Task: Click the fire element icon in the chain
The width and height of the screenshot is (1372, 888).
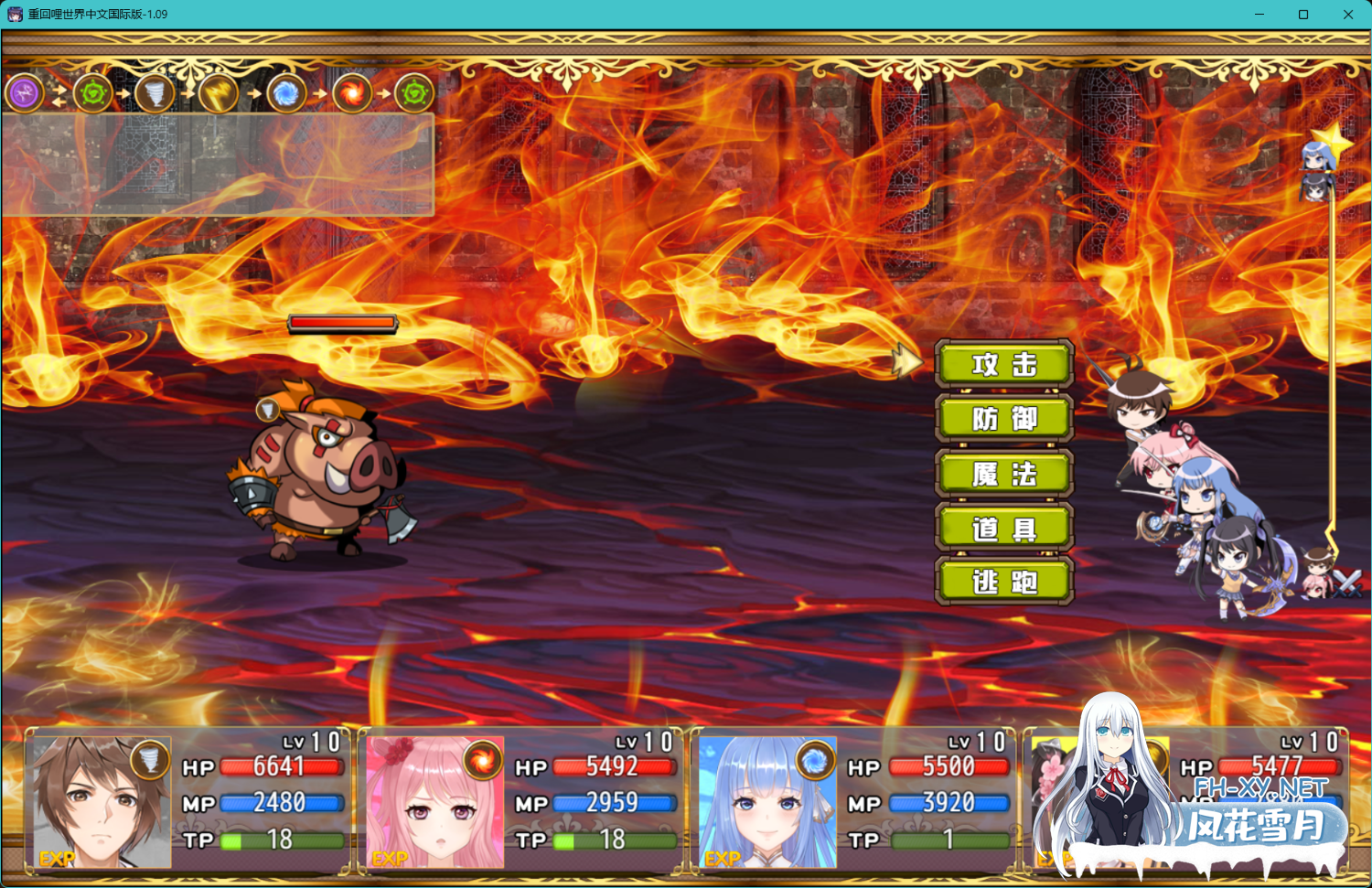Action: [352, 93]
